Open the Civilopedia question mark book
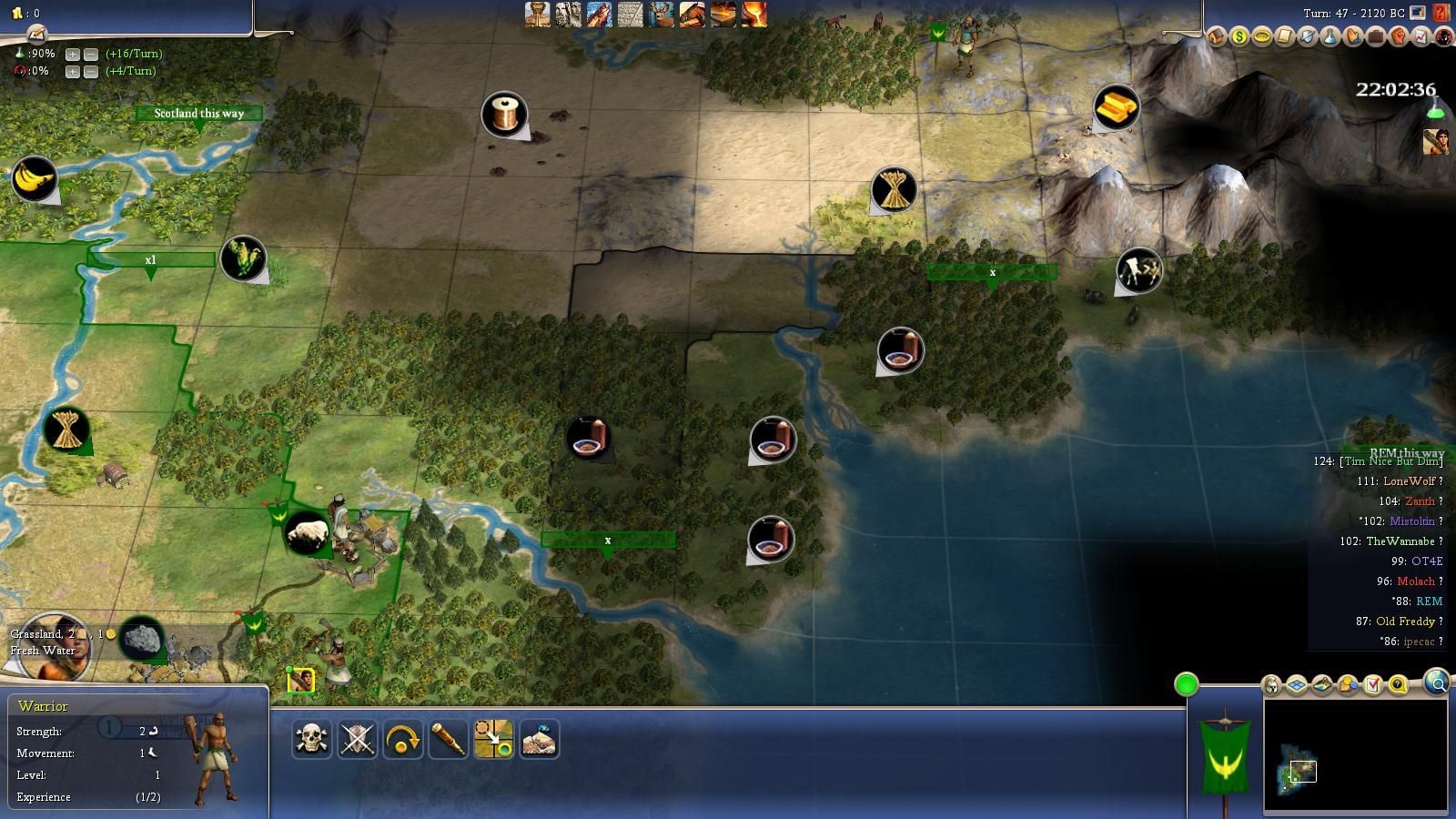 (x=1441, y=13)
